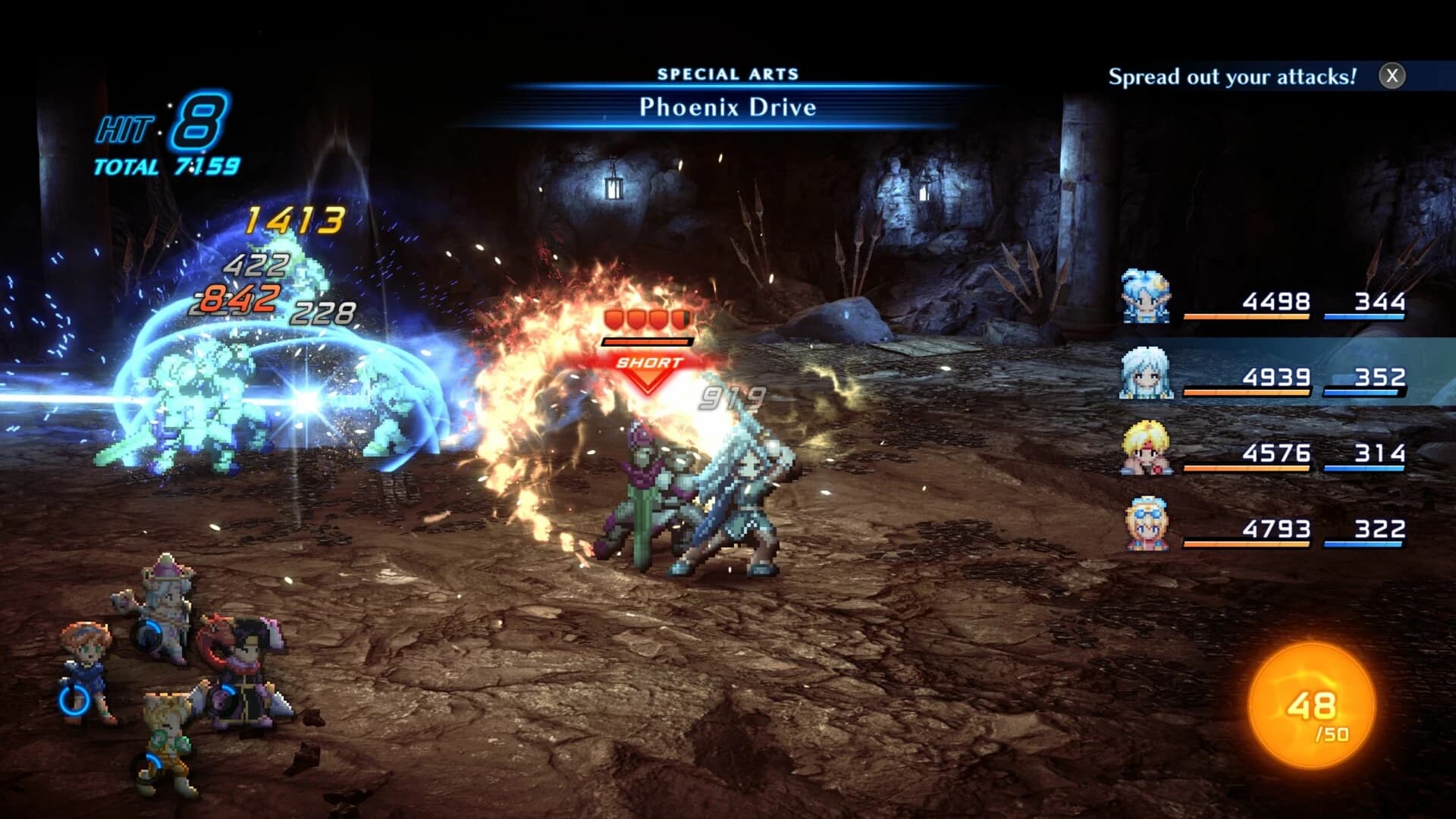Click the SHORT range indicator above the enemy
The image size is (1456, 819).
click(x=648, y=364)
